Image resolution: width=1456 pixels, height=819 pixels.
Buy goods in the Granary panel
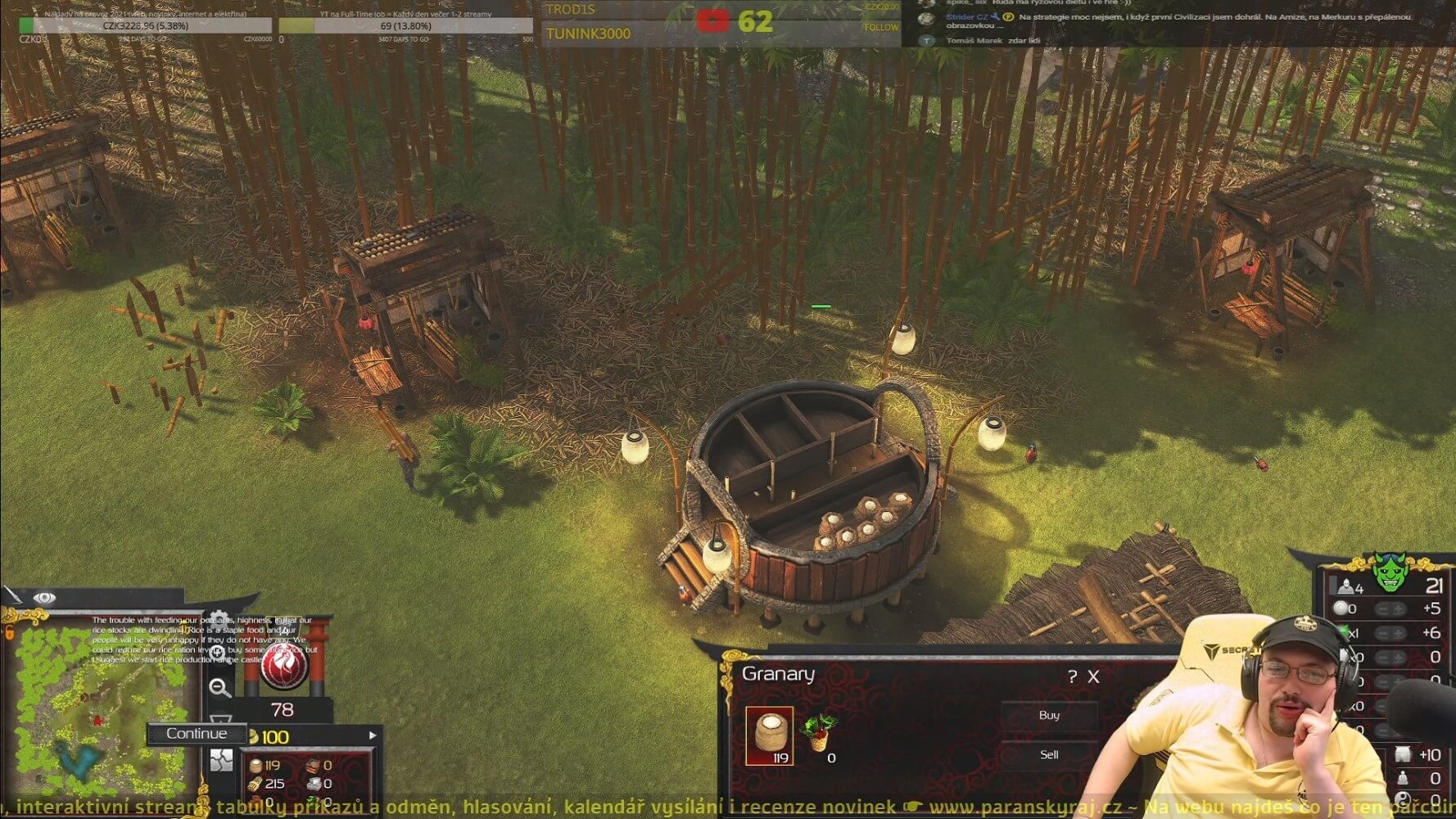tap(1049, 716)
